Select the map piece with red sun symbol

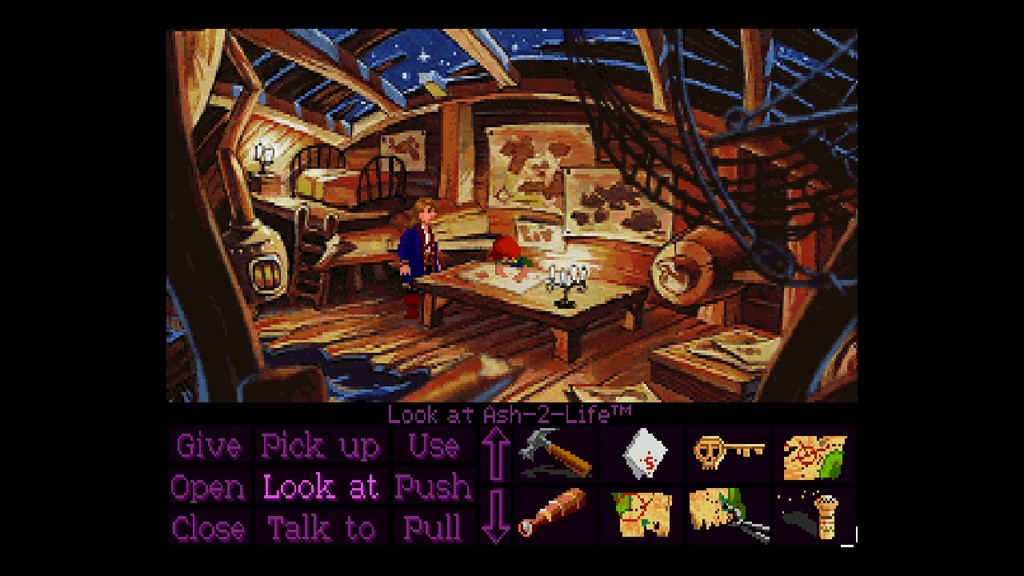(814, 454)
